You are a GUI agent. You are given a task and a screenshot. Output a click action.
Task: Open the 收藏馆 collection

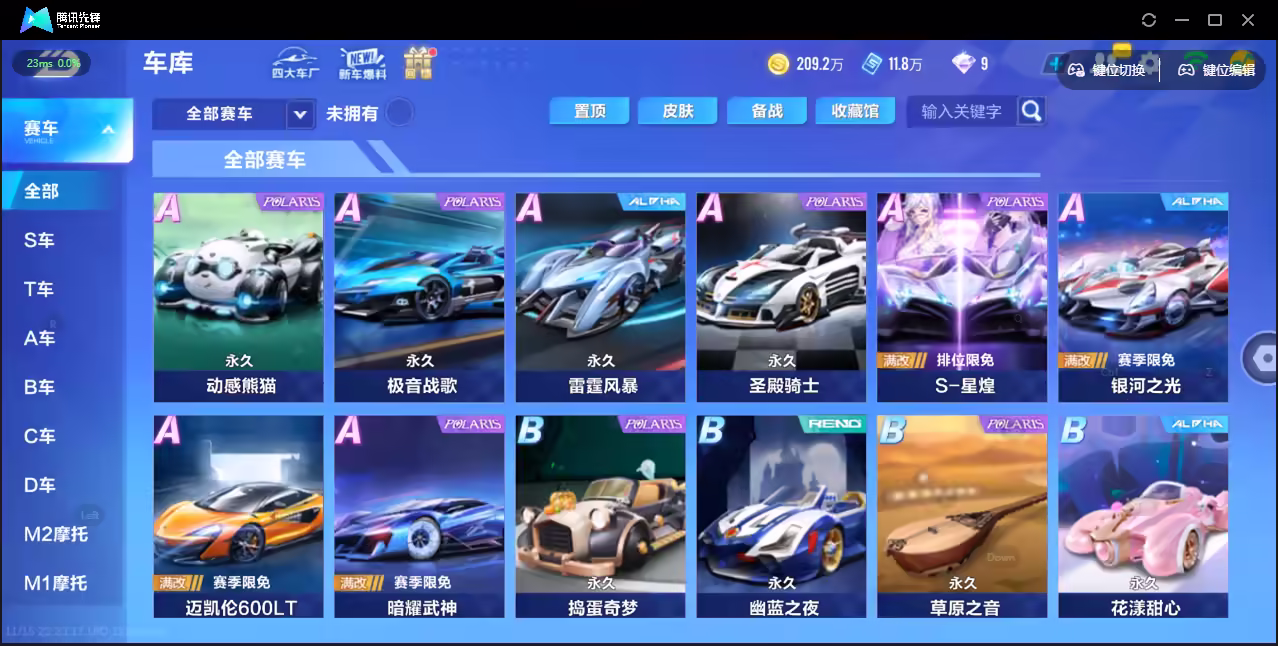coord(855,111)
